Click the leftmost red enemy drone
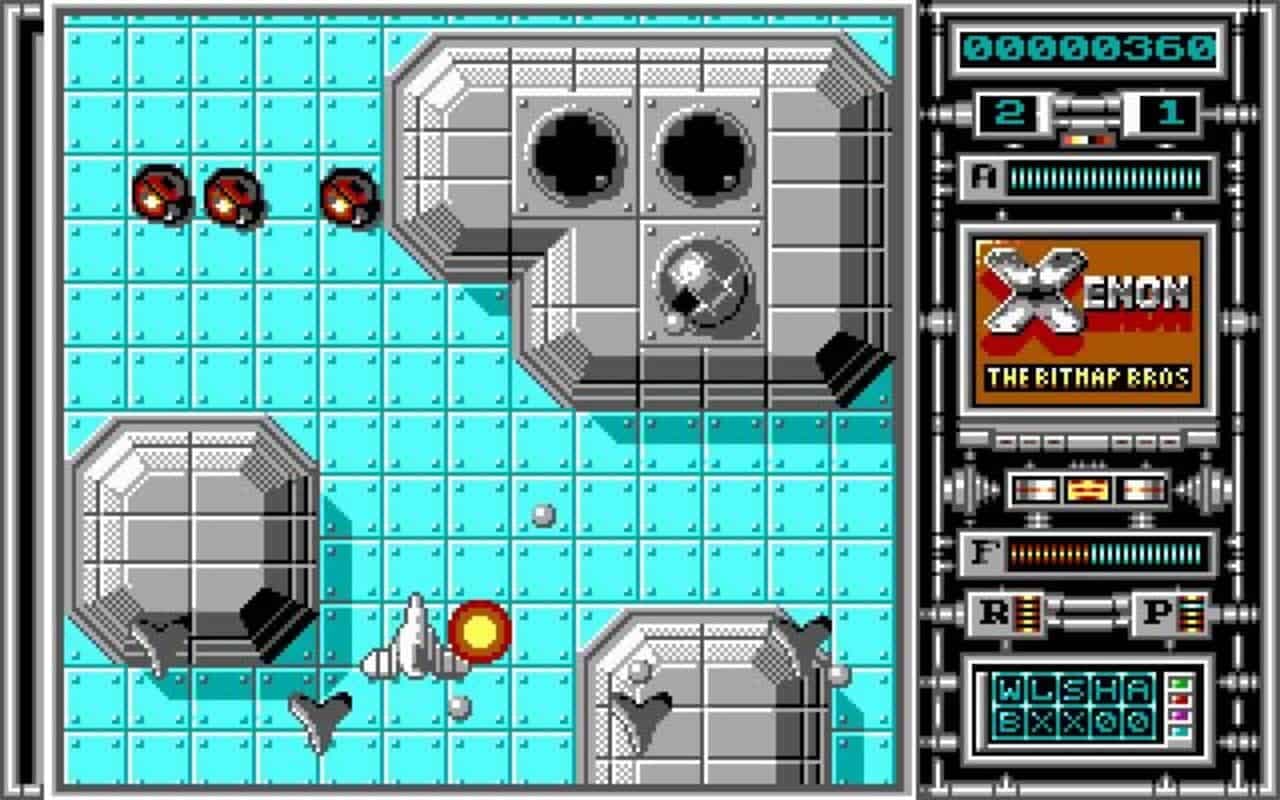This screenshot has height=800, width=1280. (x=160, y=193)
